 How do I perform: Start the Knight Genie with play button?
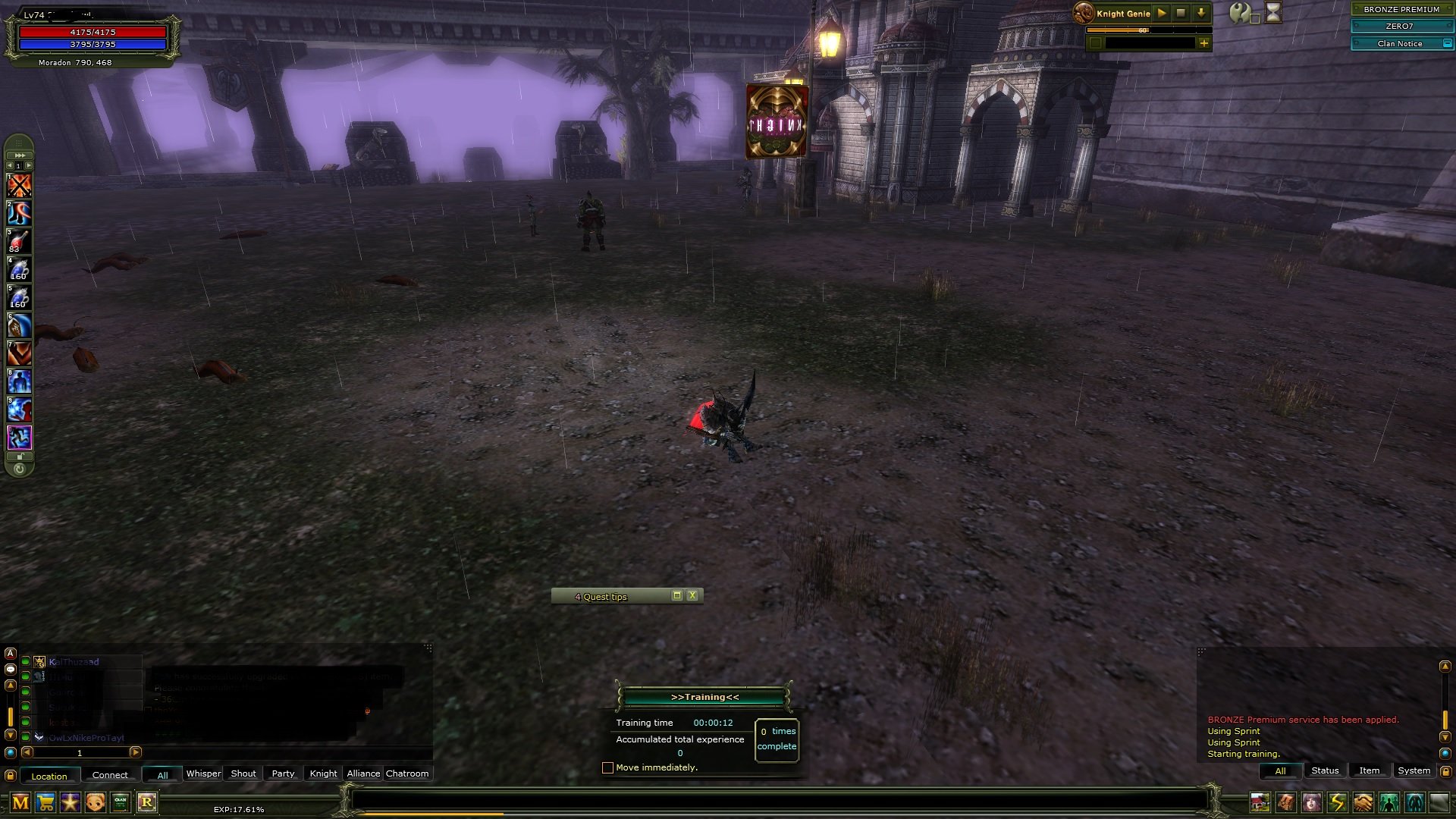click(x=1161, y=13)
